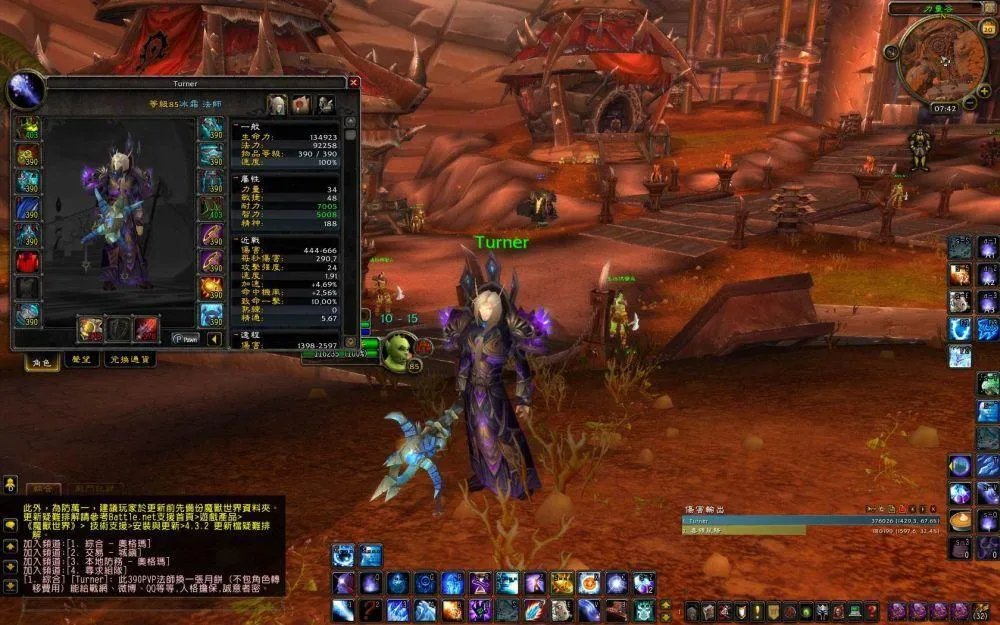The image size is (1000, 625).
Task: Click the circular minimap
Action: (x=942, y=59)
